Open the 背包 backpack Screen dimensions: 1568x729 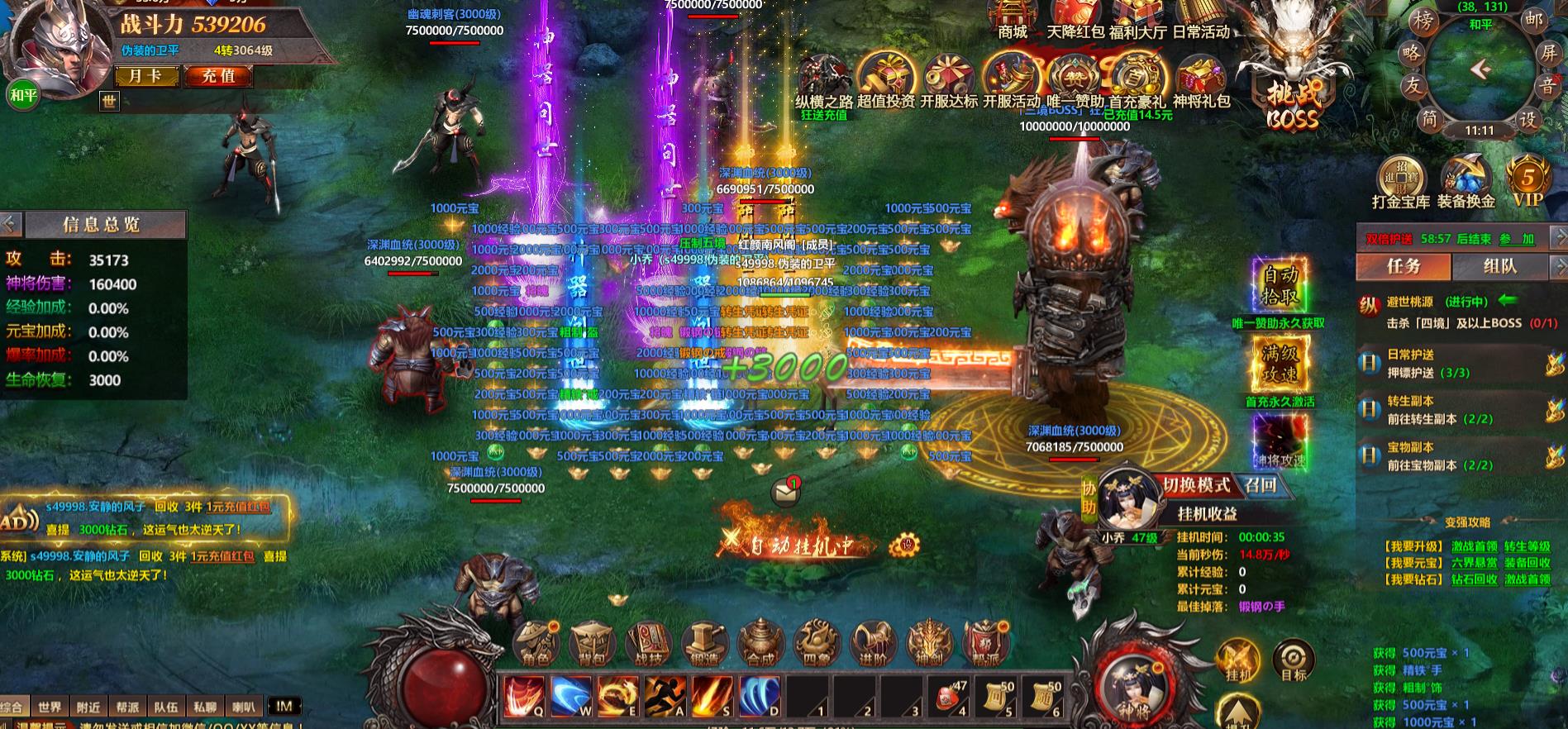pos(593,643)
